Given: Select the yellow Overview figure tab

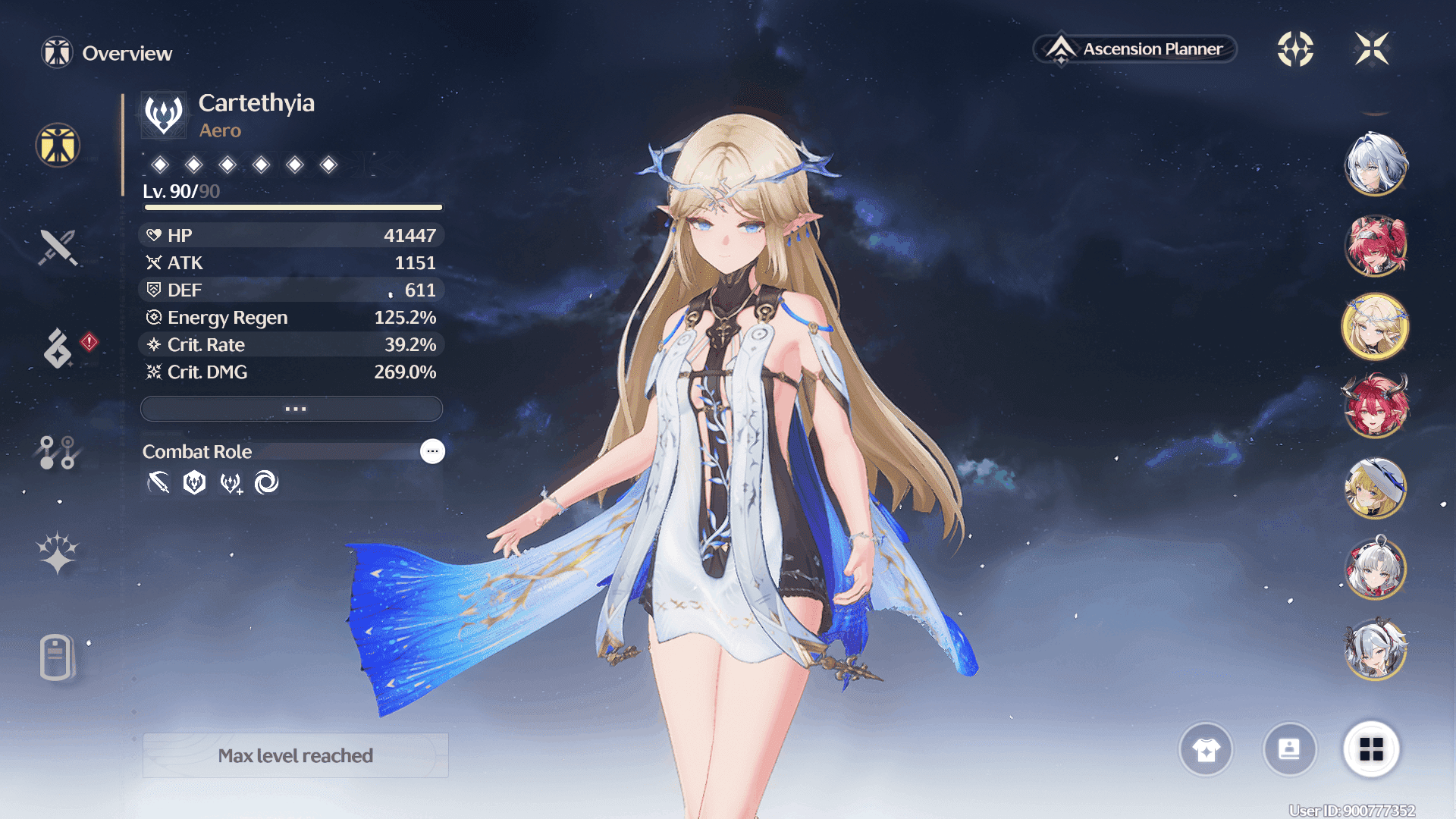Looking at the screenshot, I should (58, 145).
